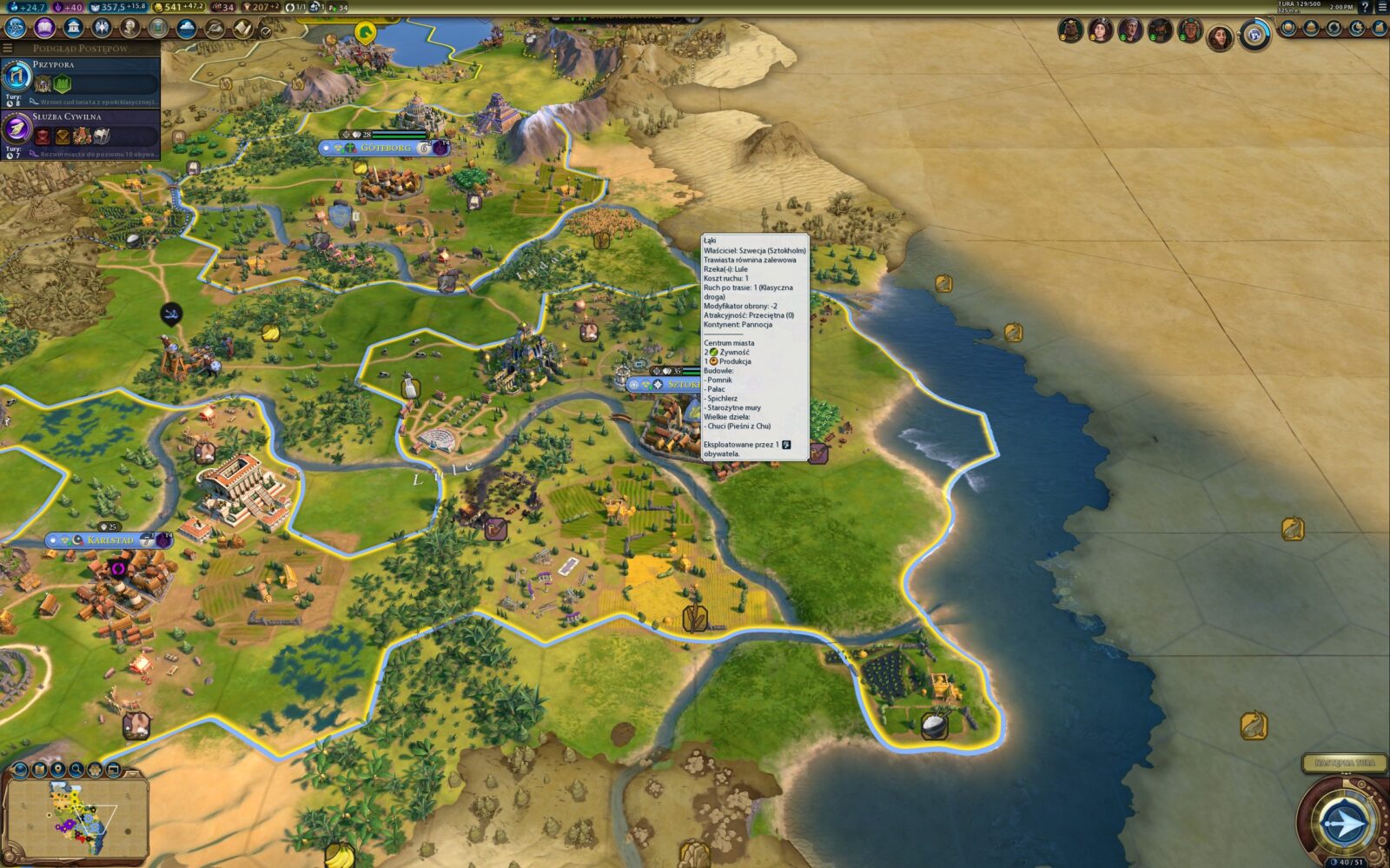The height and width of the screenshot is (868, 1390).
Task: Click the Następna Tura button
Action: point(1344,763)
